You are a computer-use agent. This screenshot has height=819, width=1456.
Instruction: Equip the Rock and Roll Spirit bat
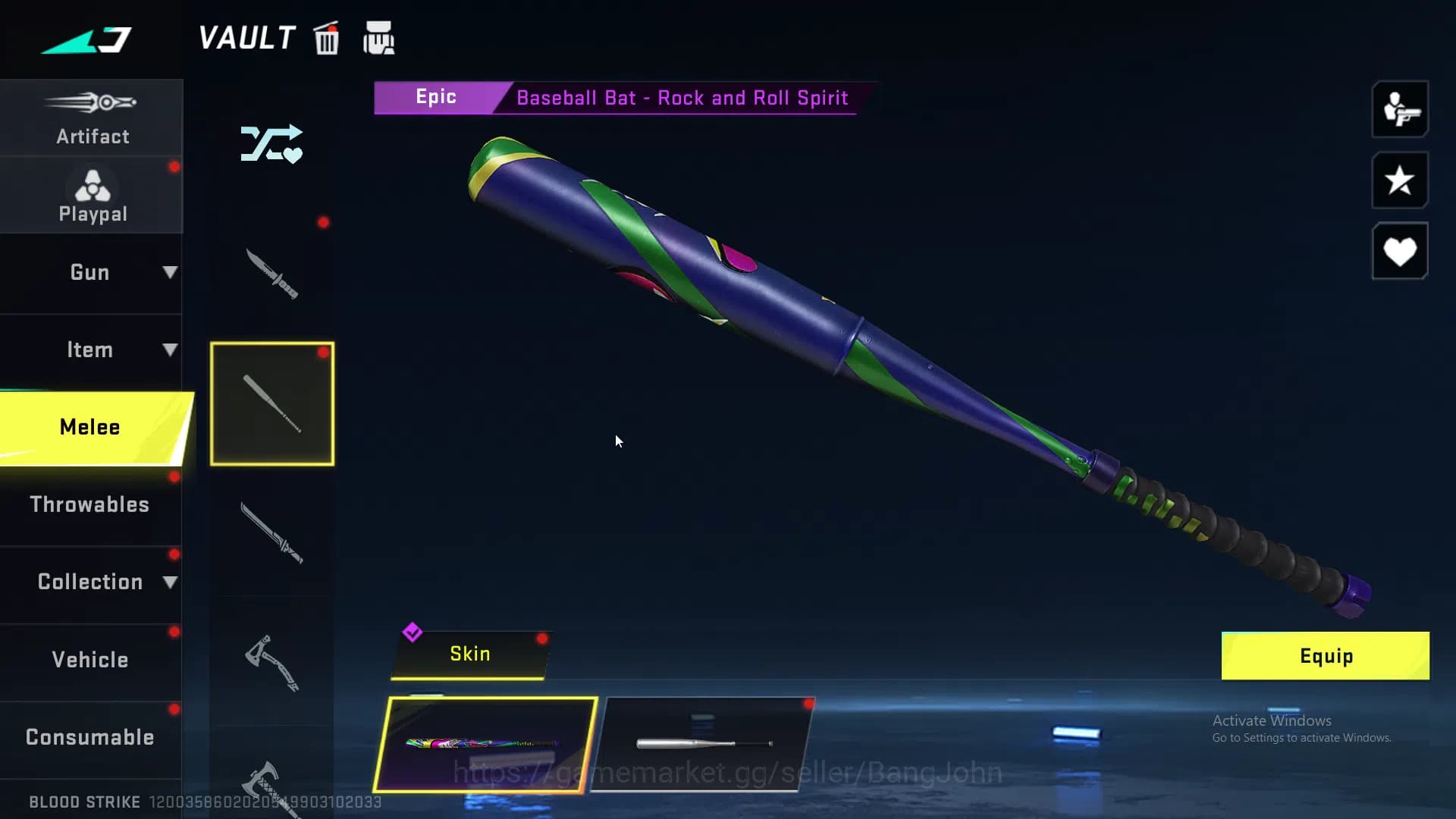click(1325, 656)
